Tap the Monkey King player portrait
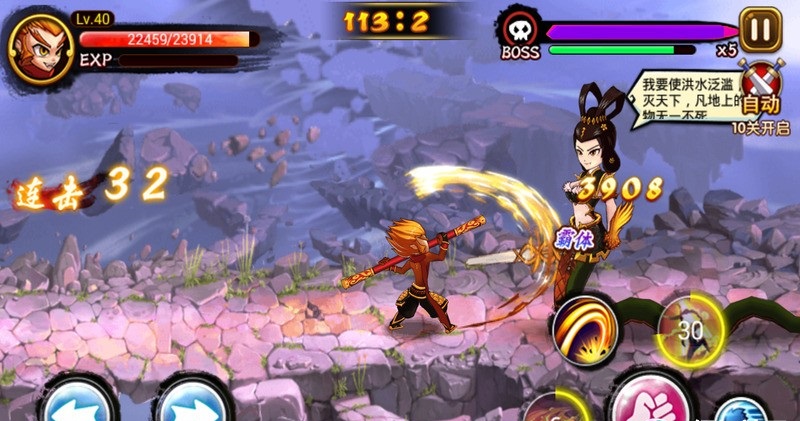The width and height of the screenshot is (800, 421). (x=39, y=49)
